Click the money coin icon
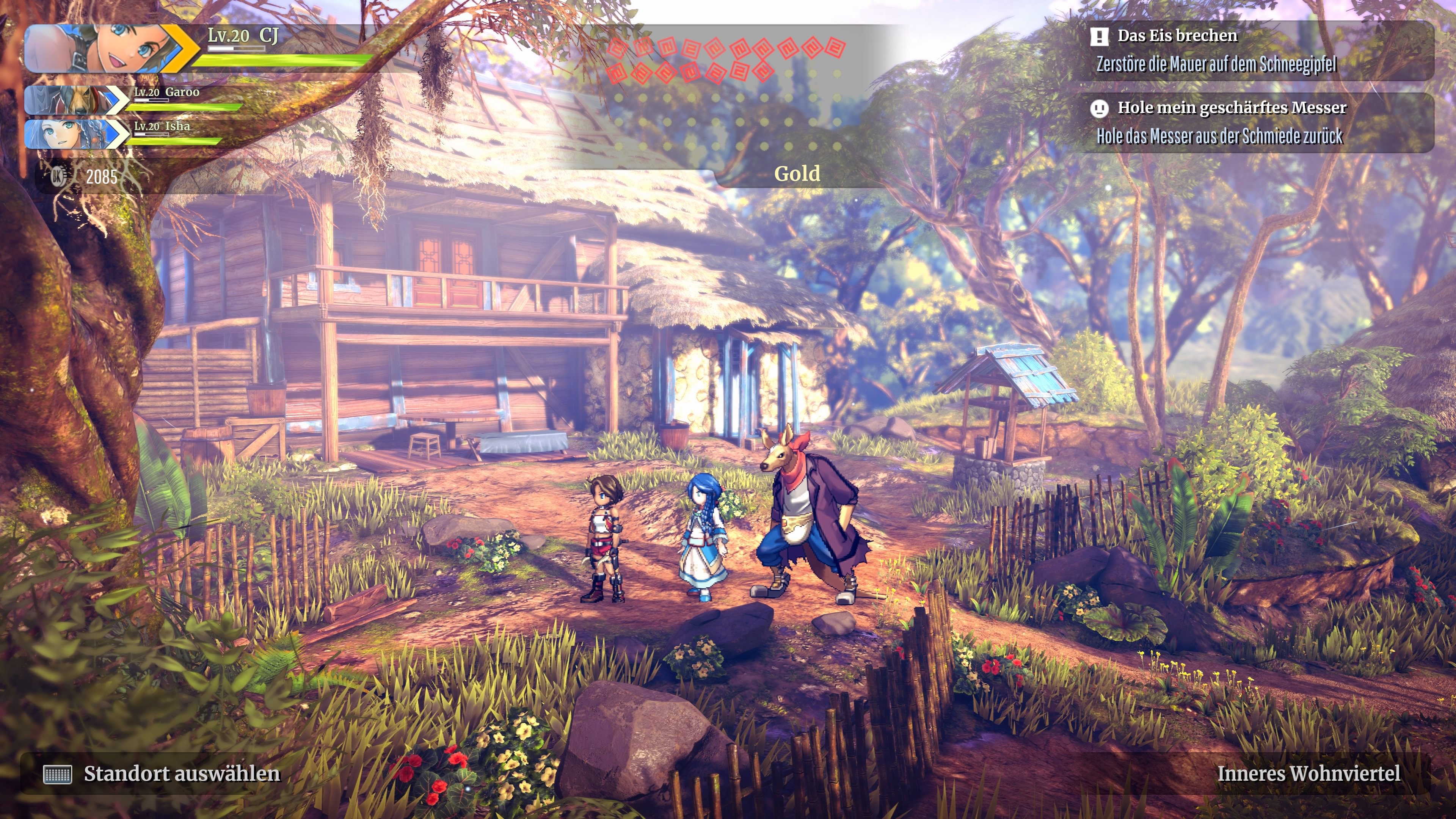 coord(58,177)
